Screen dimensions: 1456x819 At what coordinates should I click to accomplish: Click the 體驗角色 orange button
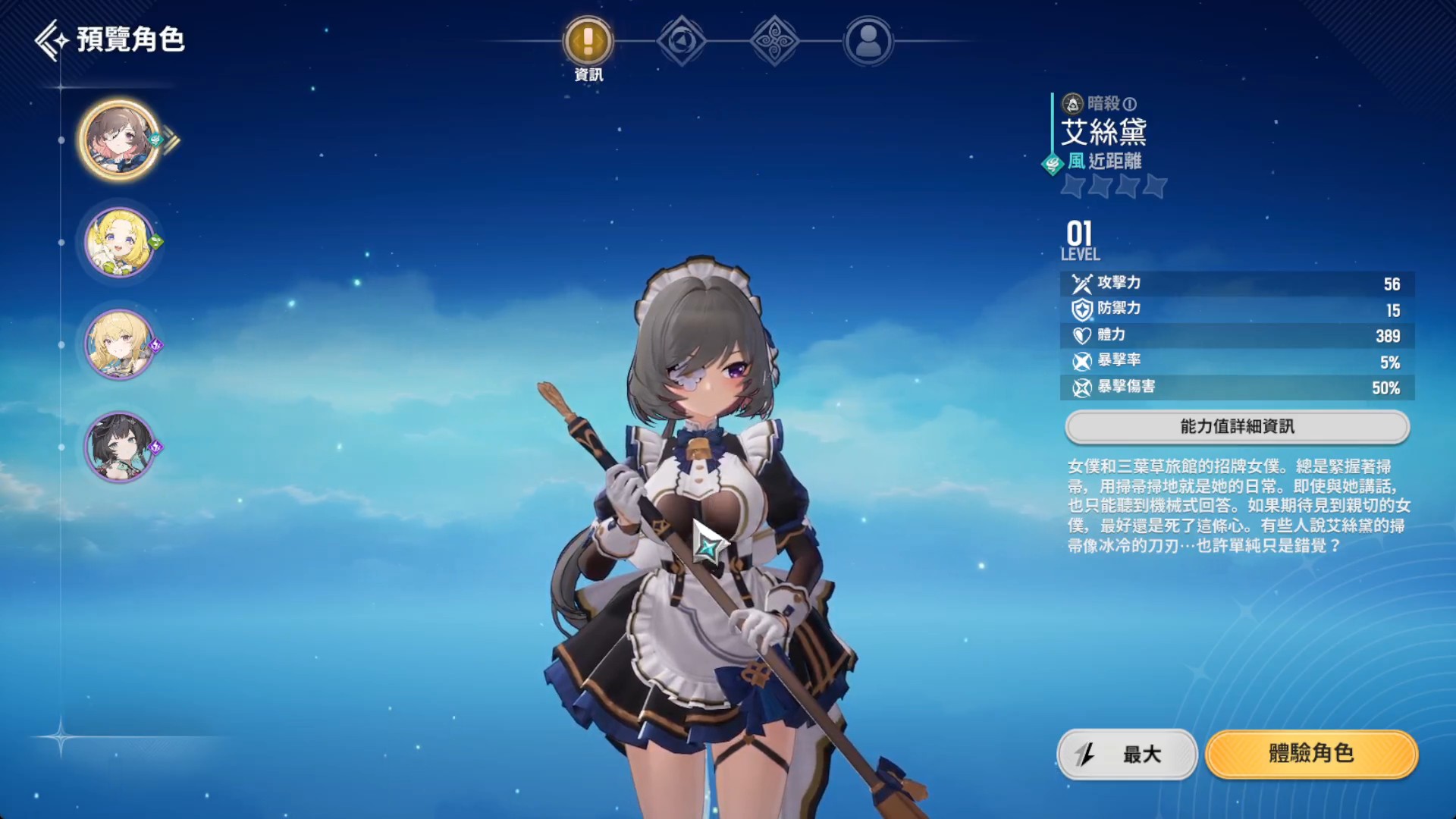point(1313,755)
